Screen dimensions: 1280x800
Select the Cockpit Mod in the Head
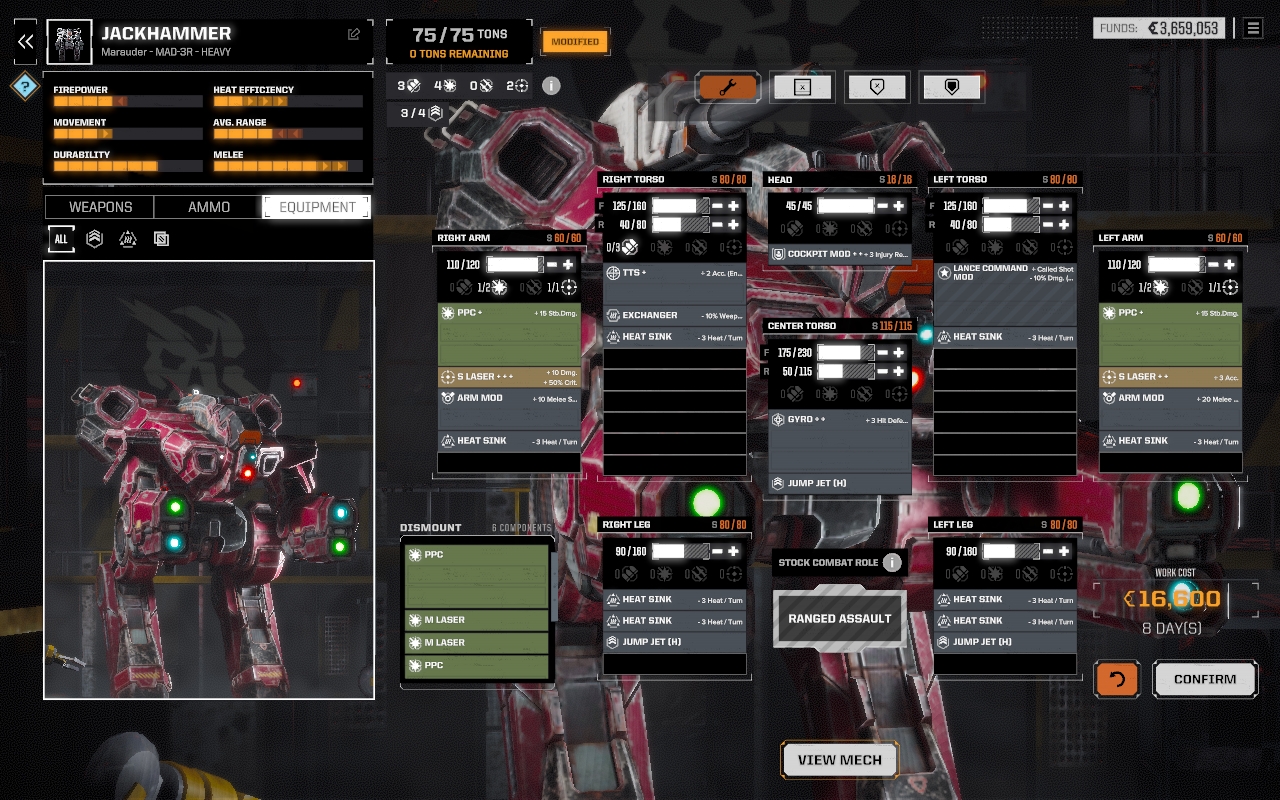tap(839, 254)
